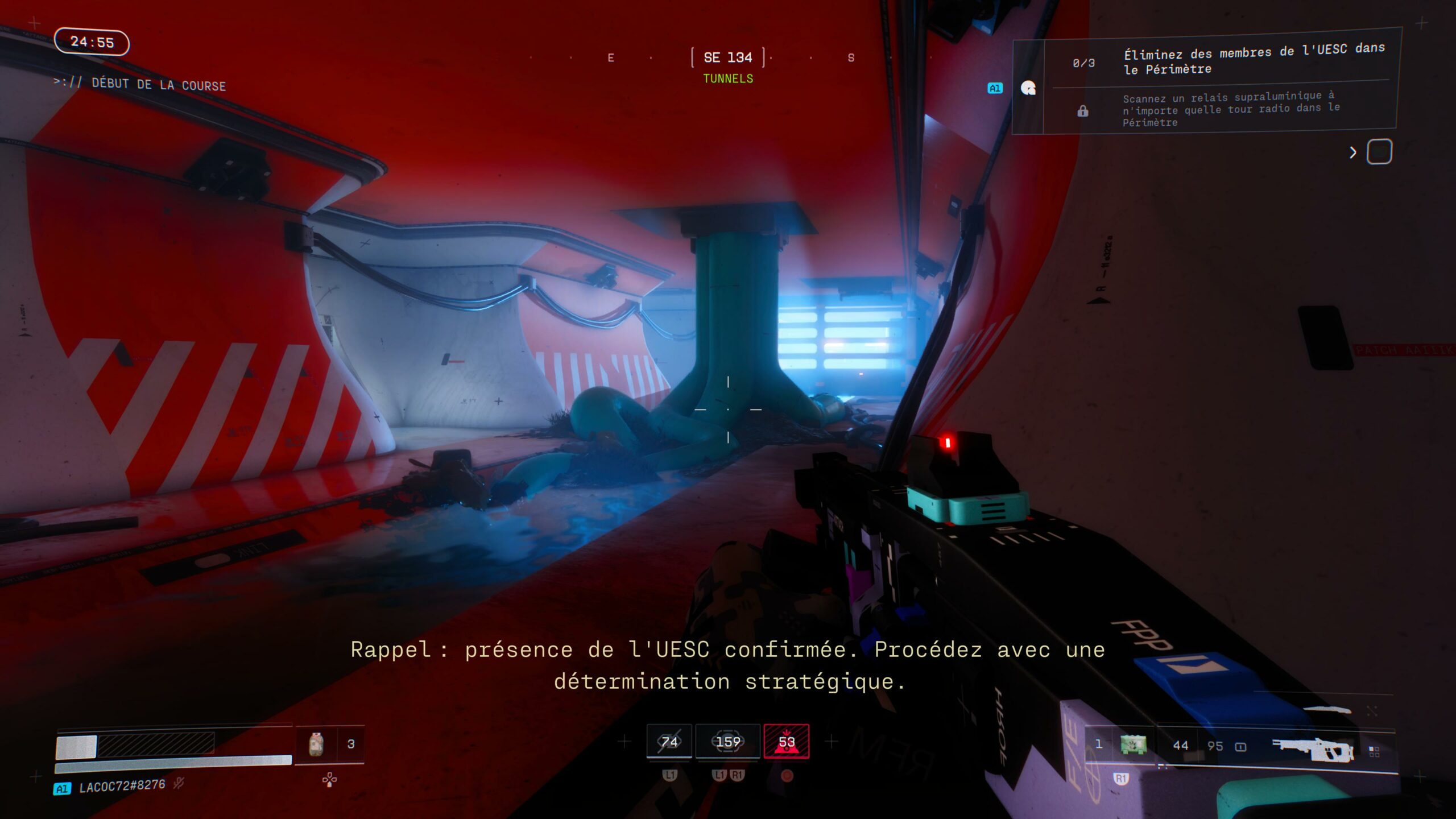Click player tag LACOC72#8276
The width and height of the screenshot is (1456, 819).
point(122,786)
